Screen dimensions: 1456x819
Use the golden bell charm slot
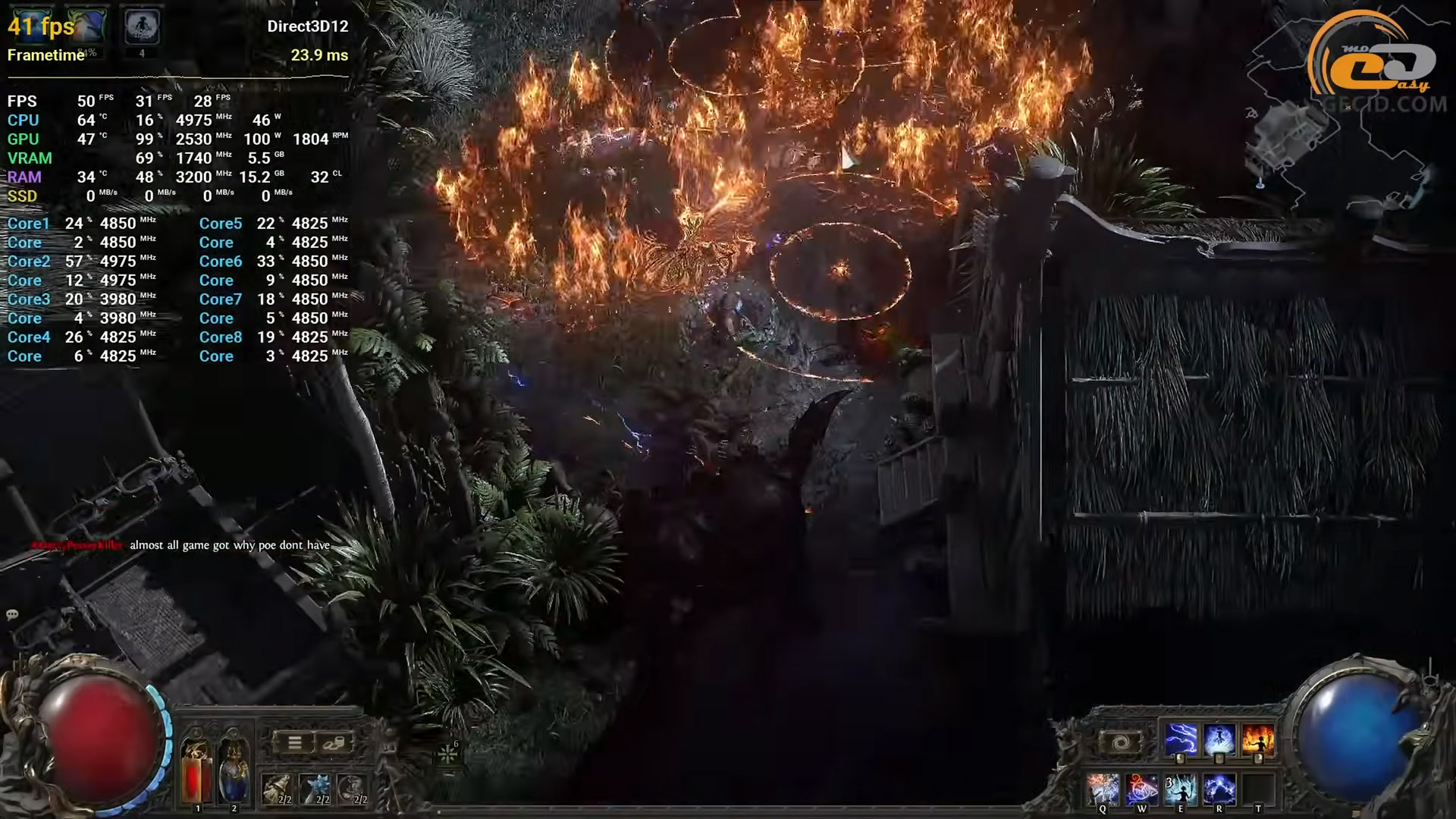tap(277, 789)
